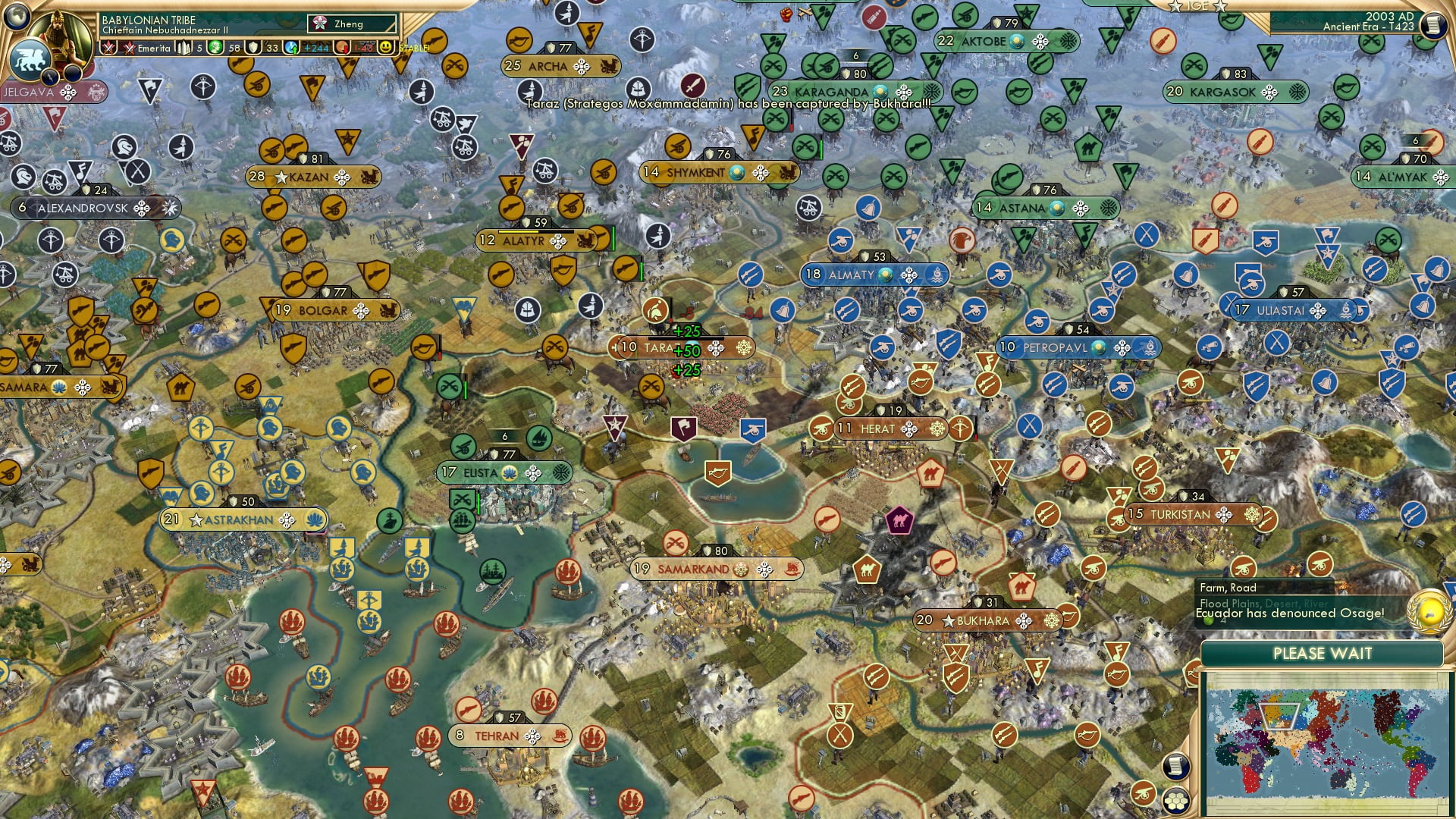The image size is (1456, 819).
Task: Click the Zheng banner at the top
Action: click(x=350, y=24)
